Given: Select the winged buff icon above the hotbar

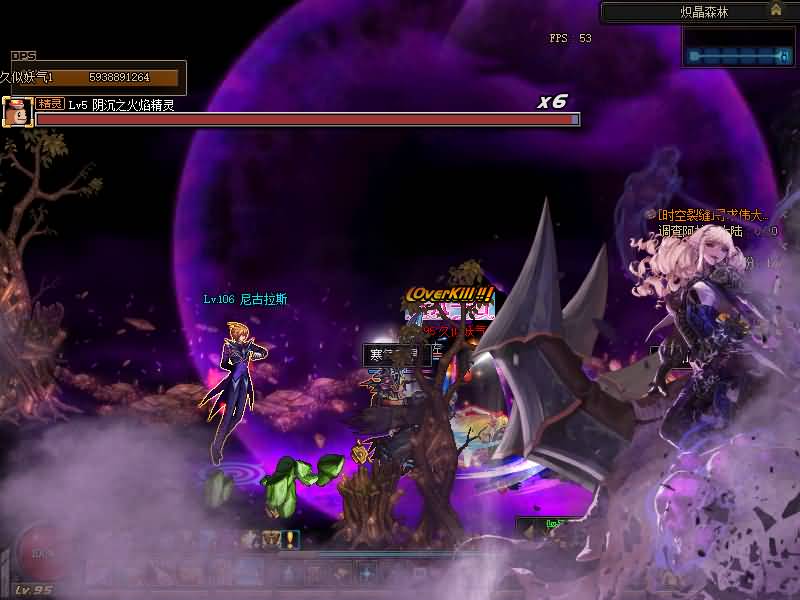Looking at the screenshot, I should click(x=272, y=540).
